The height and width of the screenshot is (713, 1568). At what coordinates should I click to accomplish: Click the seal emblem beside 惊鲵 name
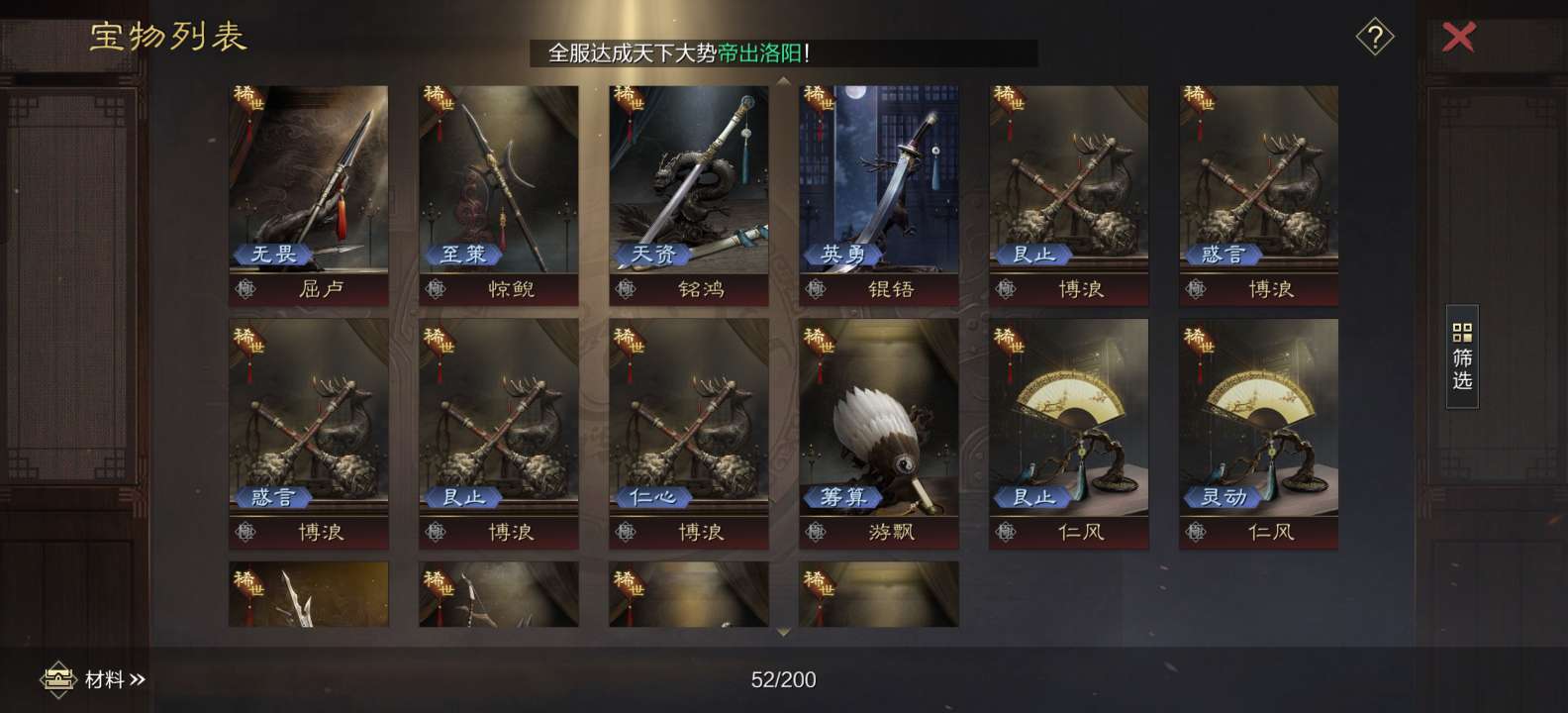[x=435, y=289]
